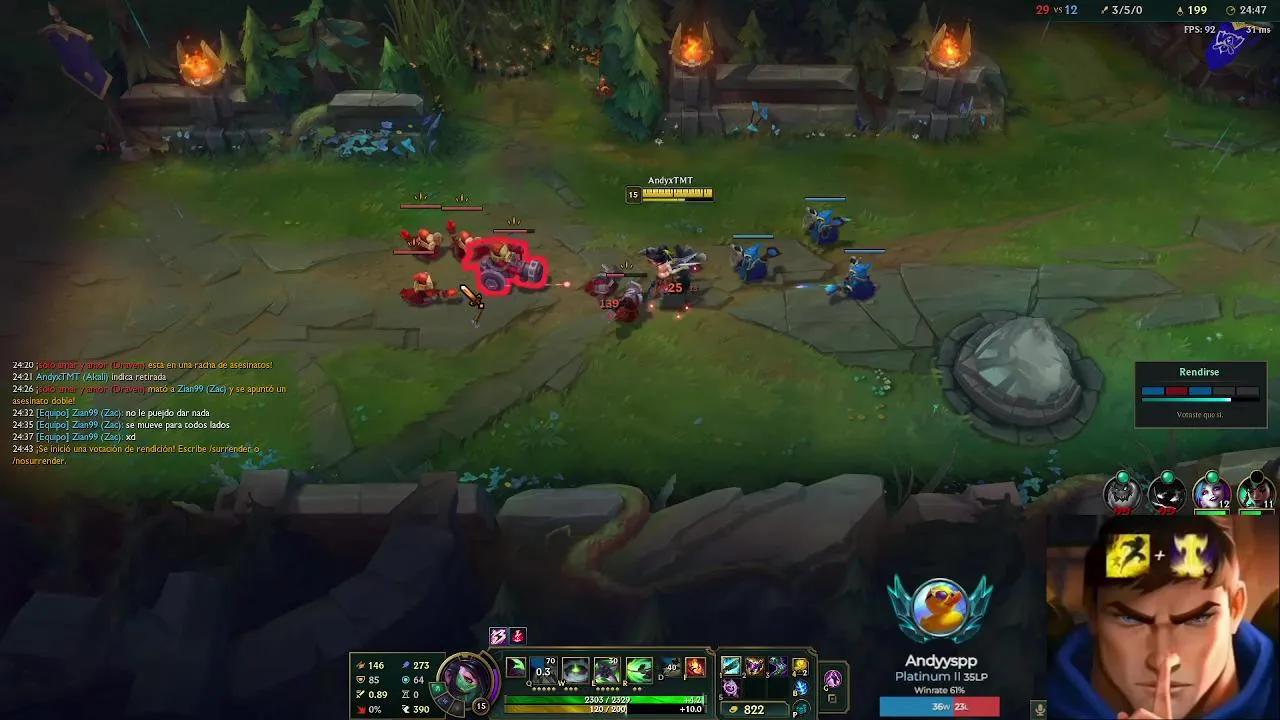Click the blue B icon beside the item slots

point(800,686)
